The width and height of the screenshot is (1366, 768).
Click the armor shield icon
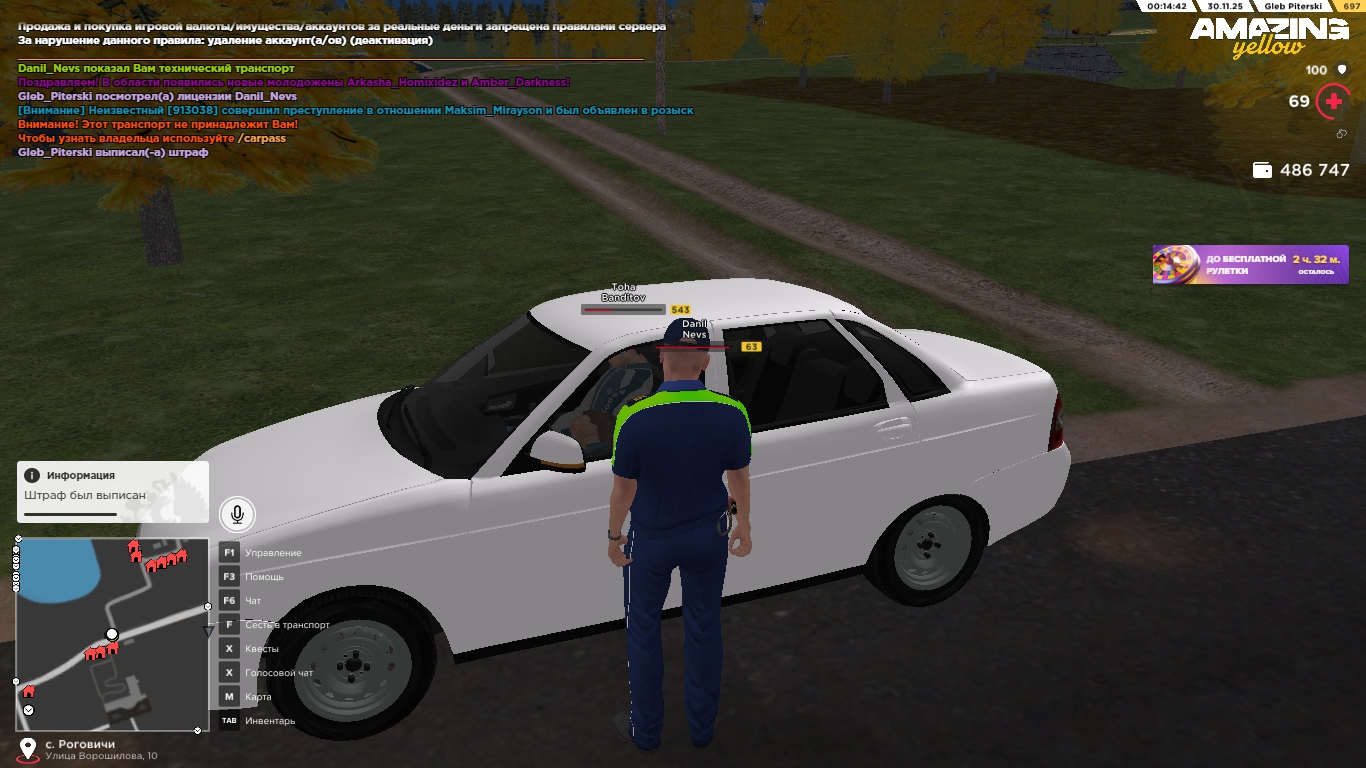(1342, 70)
